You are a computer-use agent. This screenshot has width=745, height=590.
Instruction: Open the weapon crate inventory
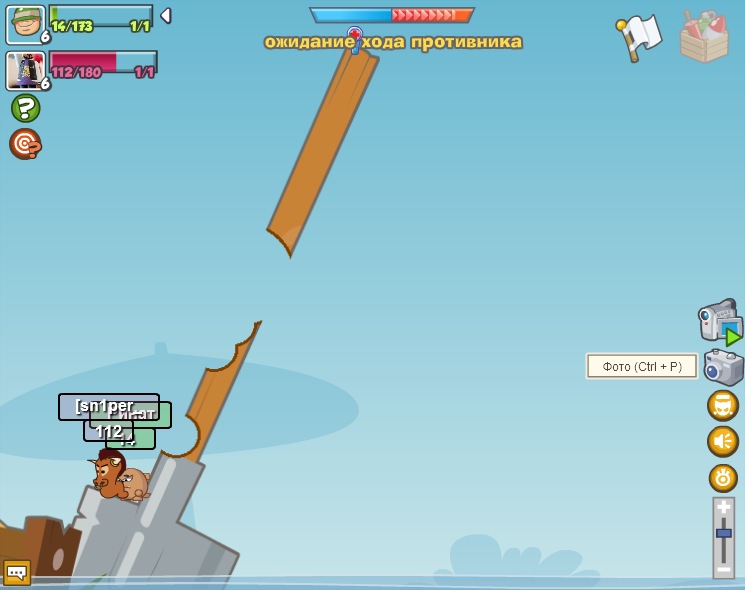pyautogui.click(x=704, y=37)
